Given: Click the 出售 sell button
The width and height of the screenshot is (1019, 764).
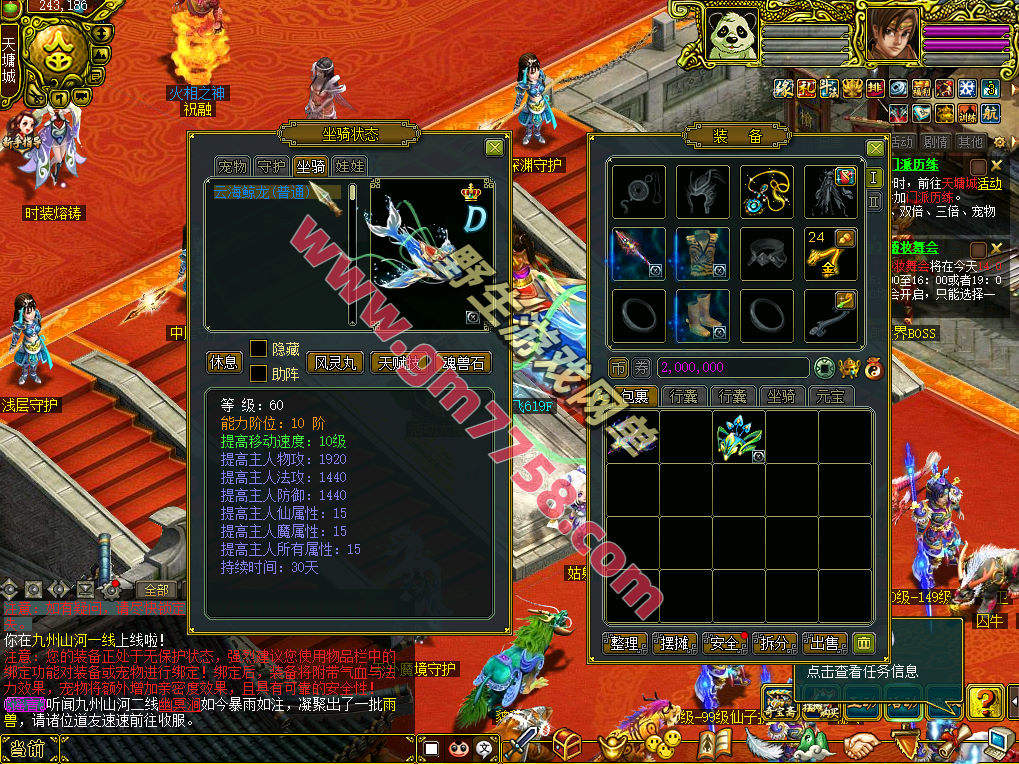Looking at the screenshot, I should click(824, 643).
